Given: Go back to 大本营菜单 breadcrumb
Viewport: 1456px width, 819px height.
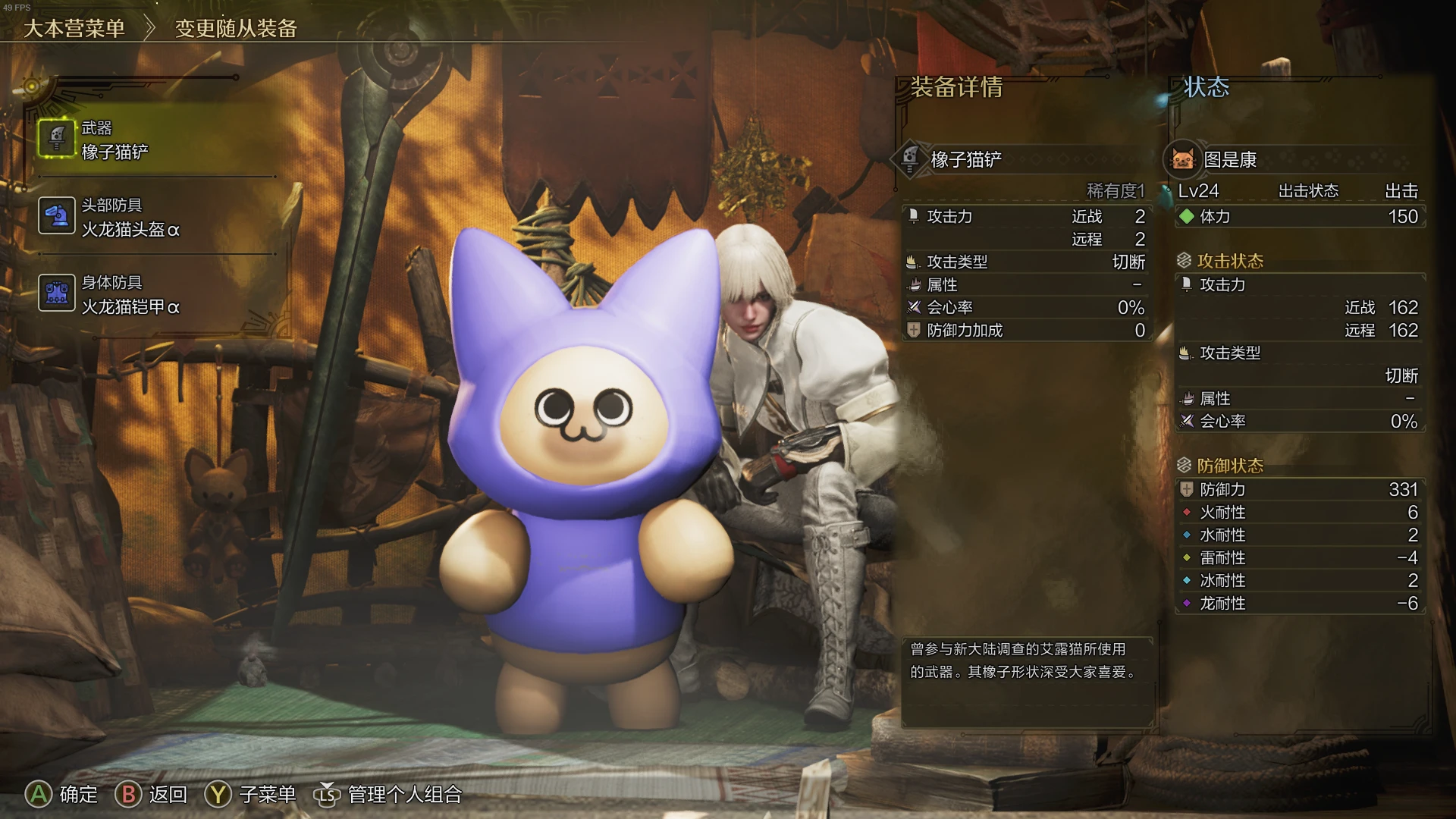Looking at the screenshot, I should click(x=74, y=29).
